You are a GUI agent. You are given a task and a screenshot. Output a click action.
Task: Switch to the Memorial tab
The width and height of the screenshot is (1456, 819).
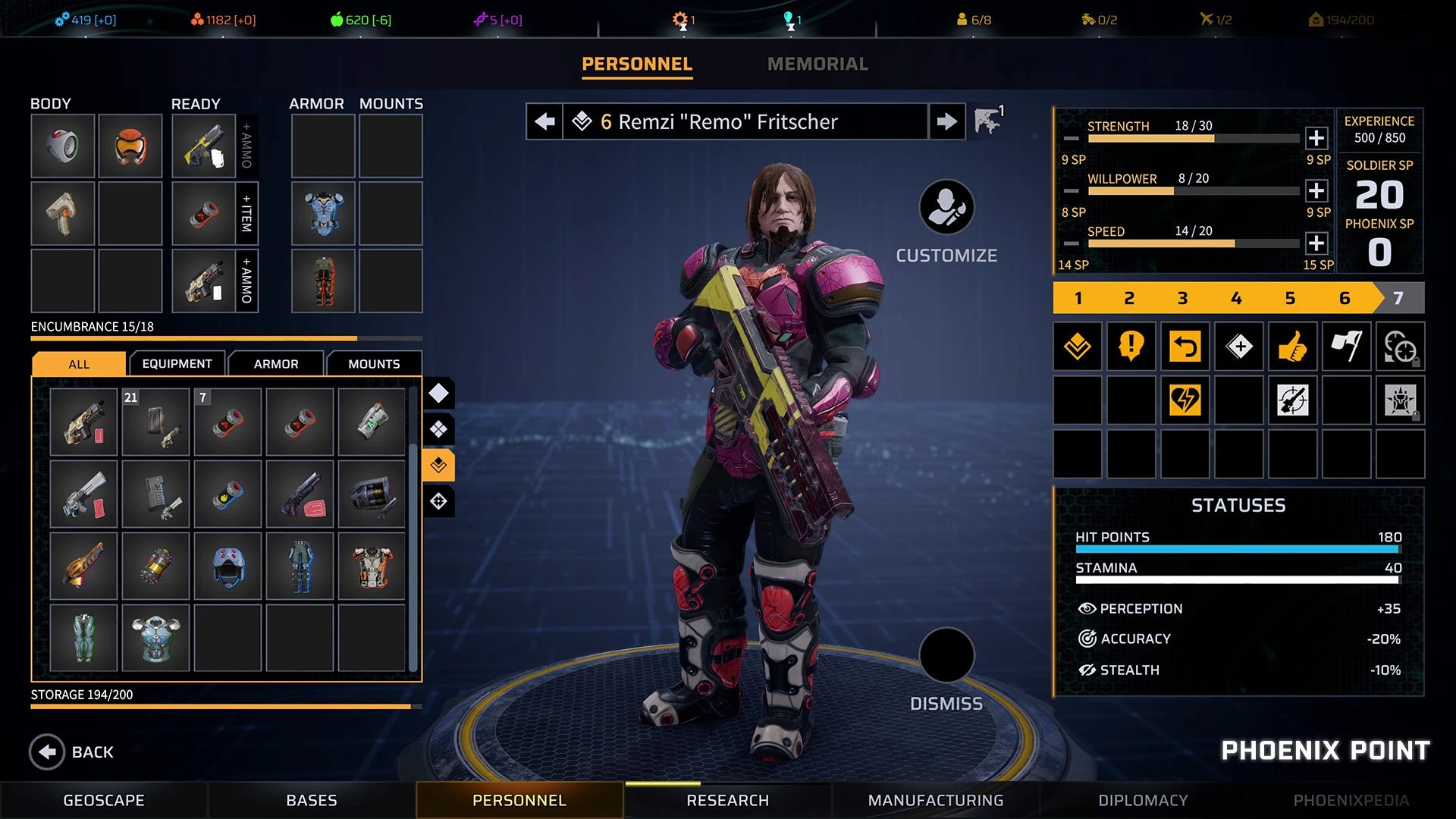click(817, 64)
